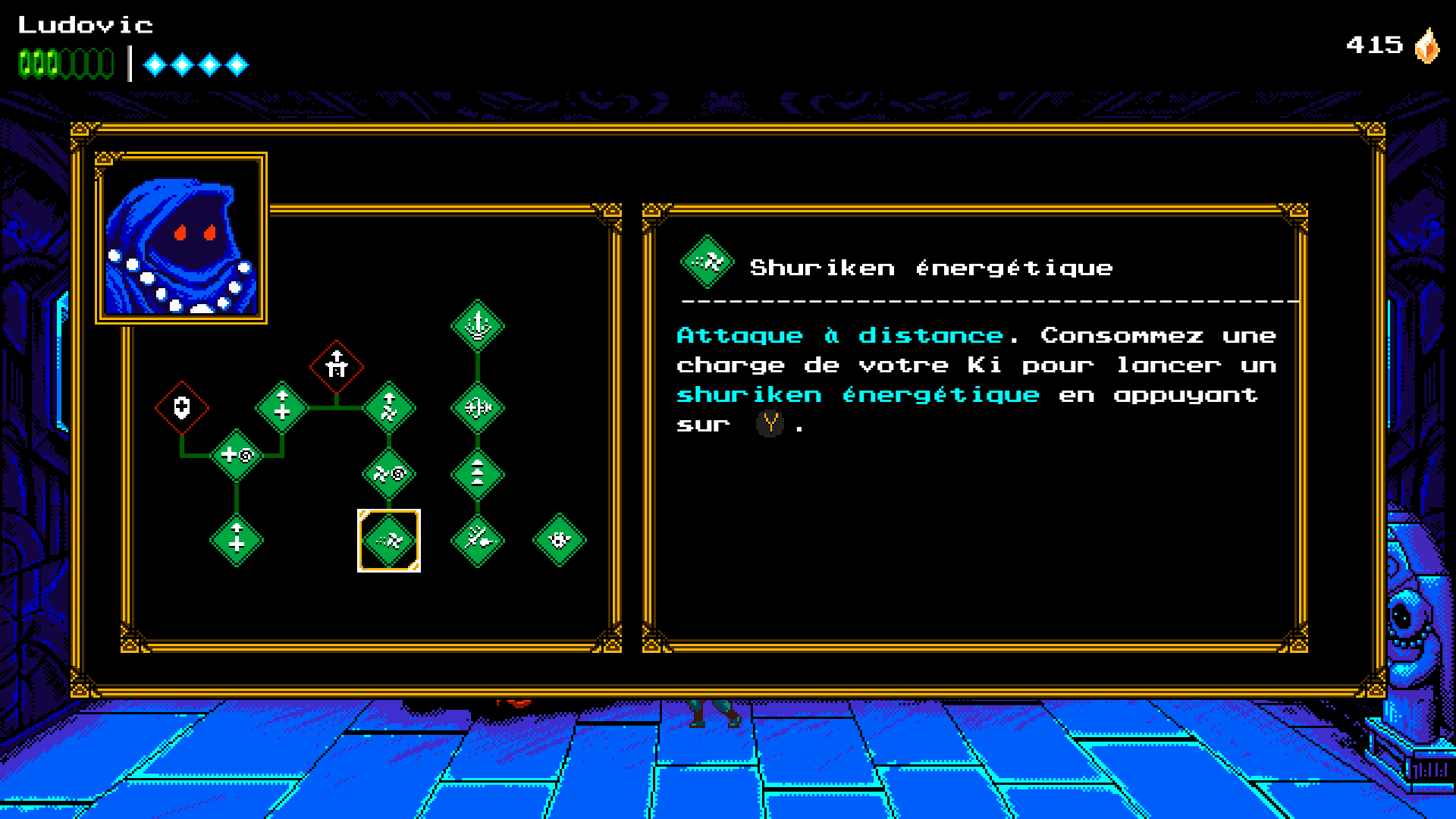Select the stacked triangles skill node
Image resolution: width=1456 pixels, height=819 pixels.
(x=478, y=475)
